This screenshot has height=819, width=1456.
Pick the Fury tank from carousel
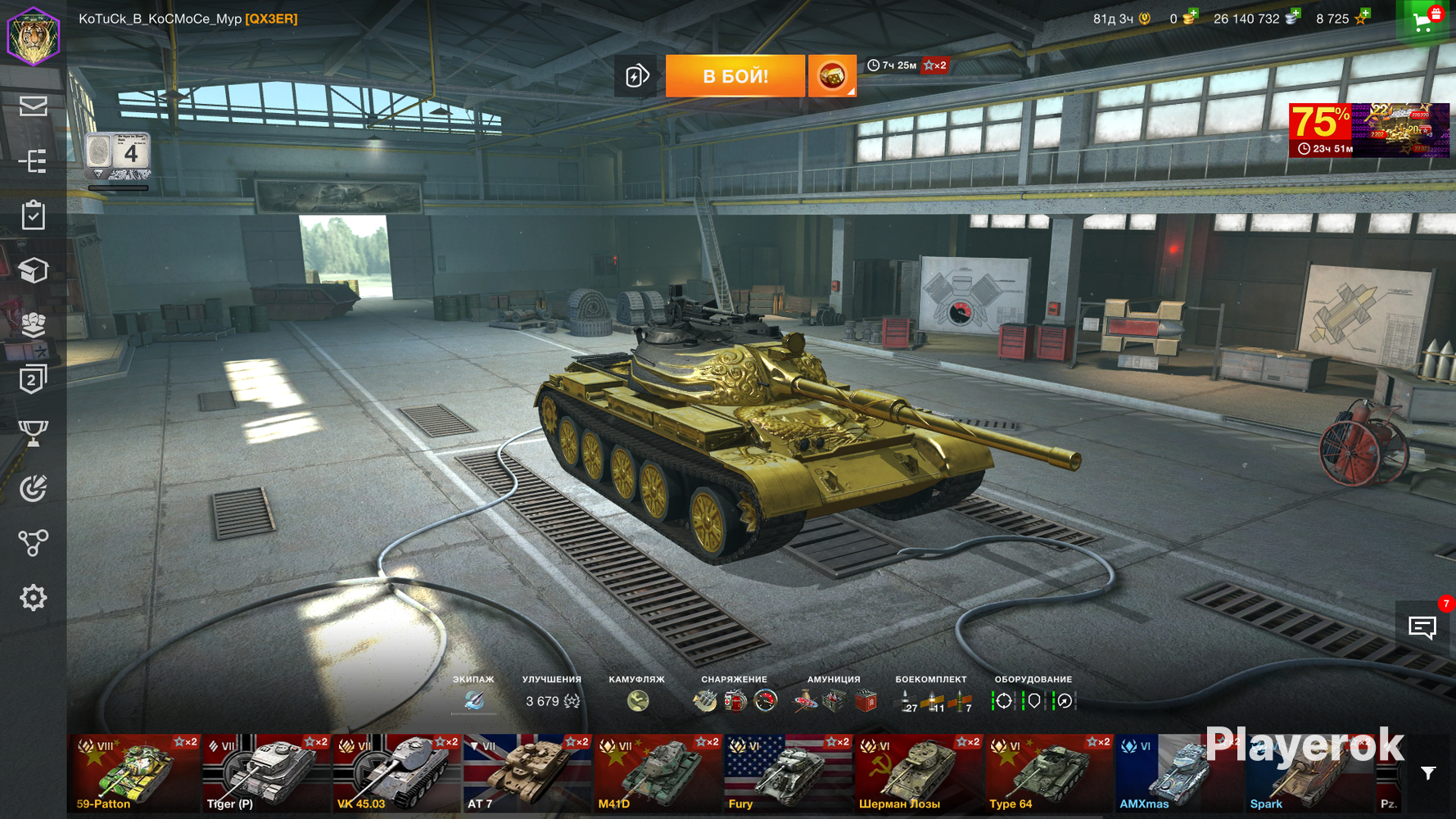[x=787, y=774]
